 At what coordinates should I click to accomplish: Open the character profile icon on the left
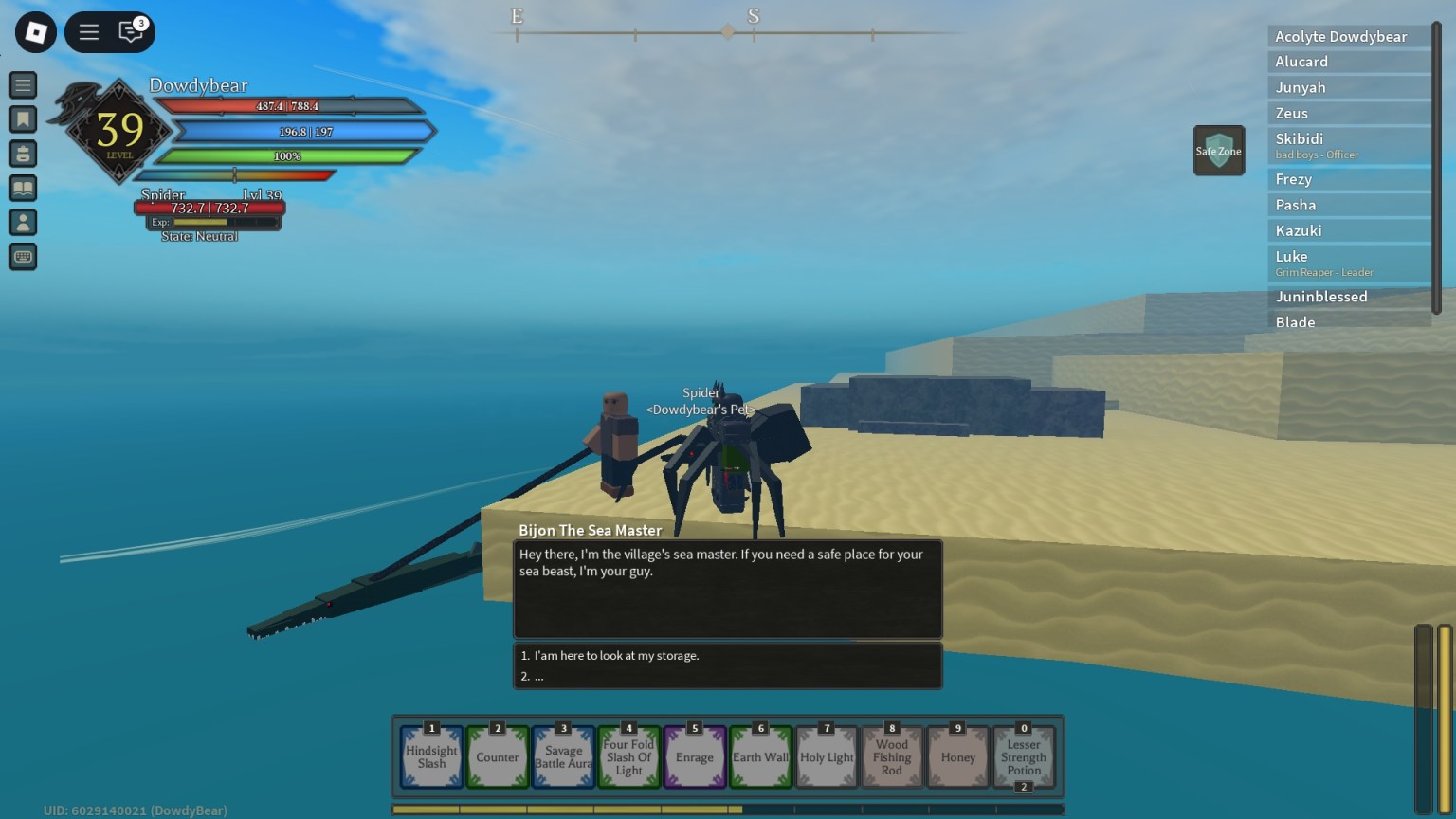click(x=23, y=222)
